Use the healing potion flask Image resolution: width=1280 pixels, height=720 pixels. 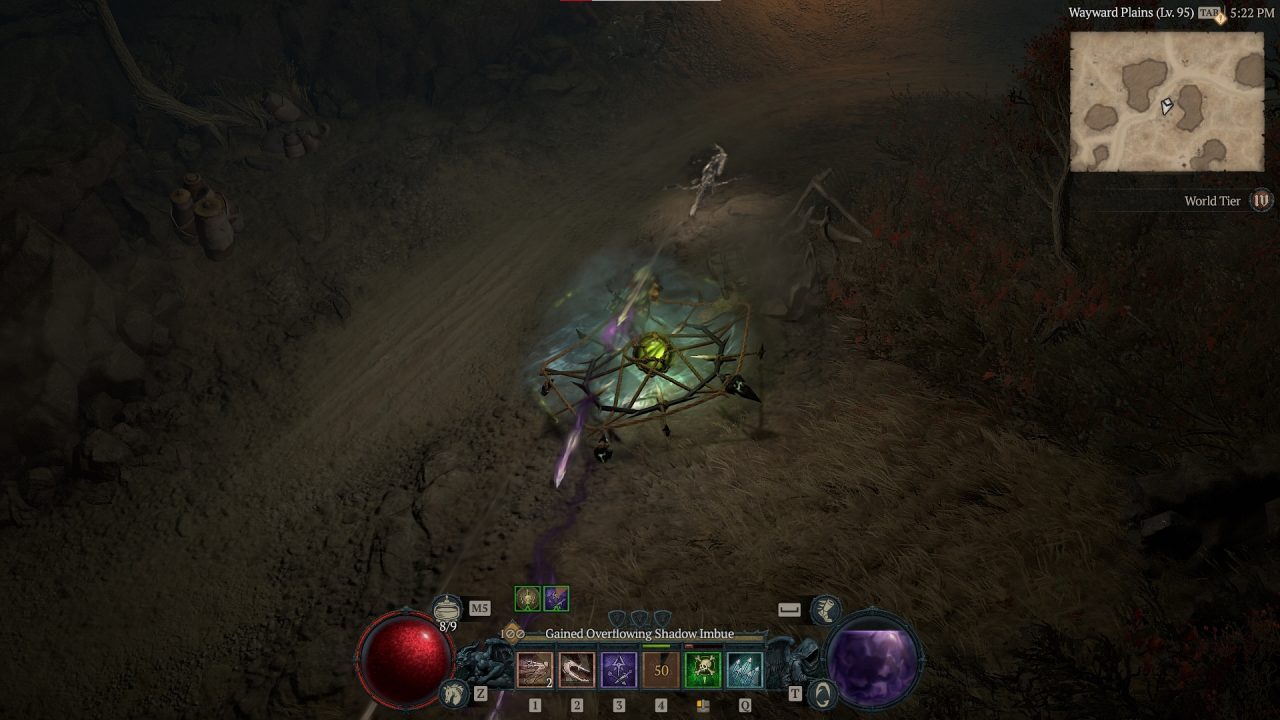click(447, 607)
